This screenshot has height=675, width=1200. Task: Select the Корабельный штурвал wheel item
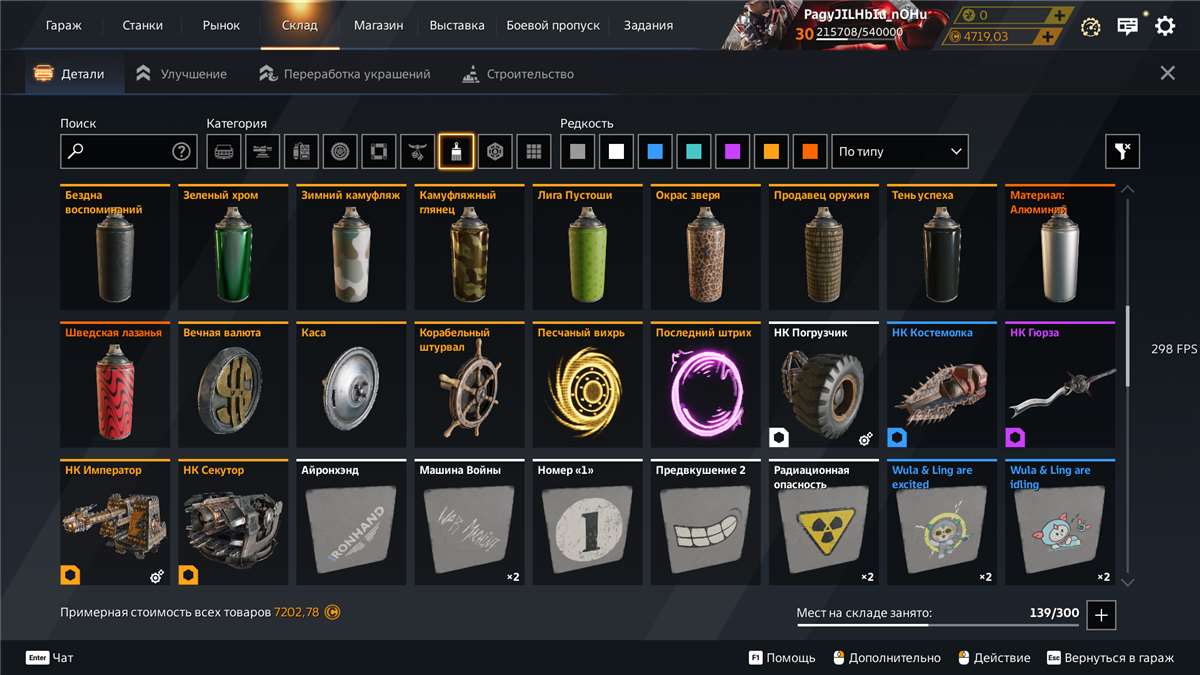click(469, 385)
